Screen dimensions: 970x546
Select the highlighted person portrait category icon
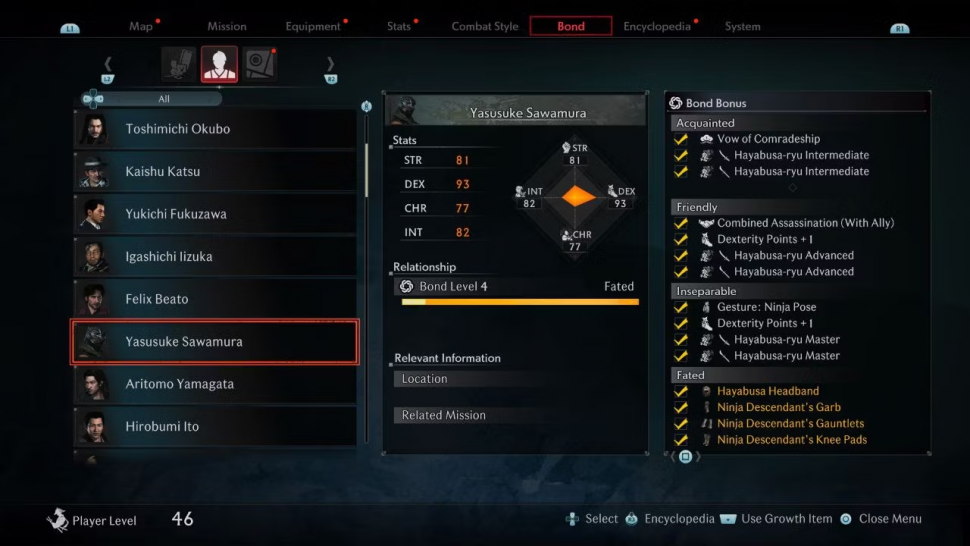[x=219, y=64]
